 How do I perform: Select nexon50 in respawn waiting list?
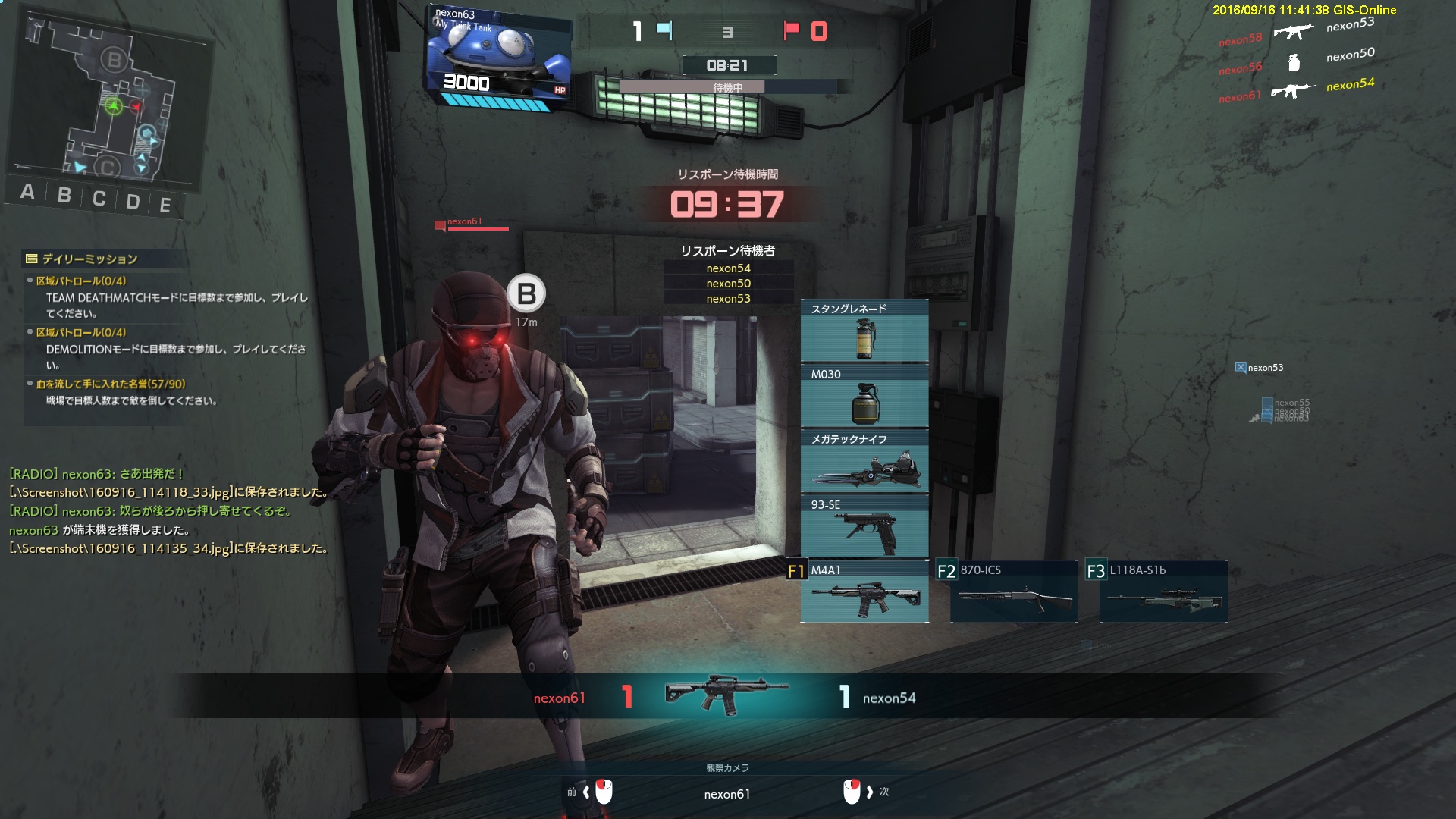728,284
